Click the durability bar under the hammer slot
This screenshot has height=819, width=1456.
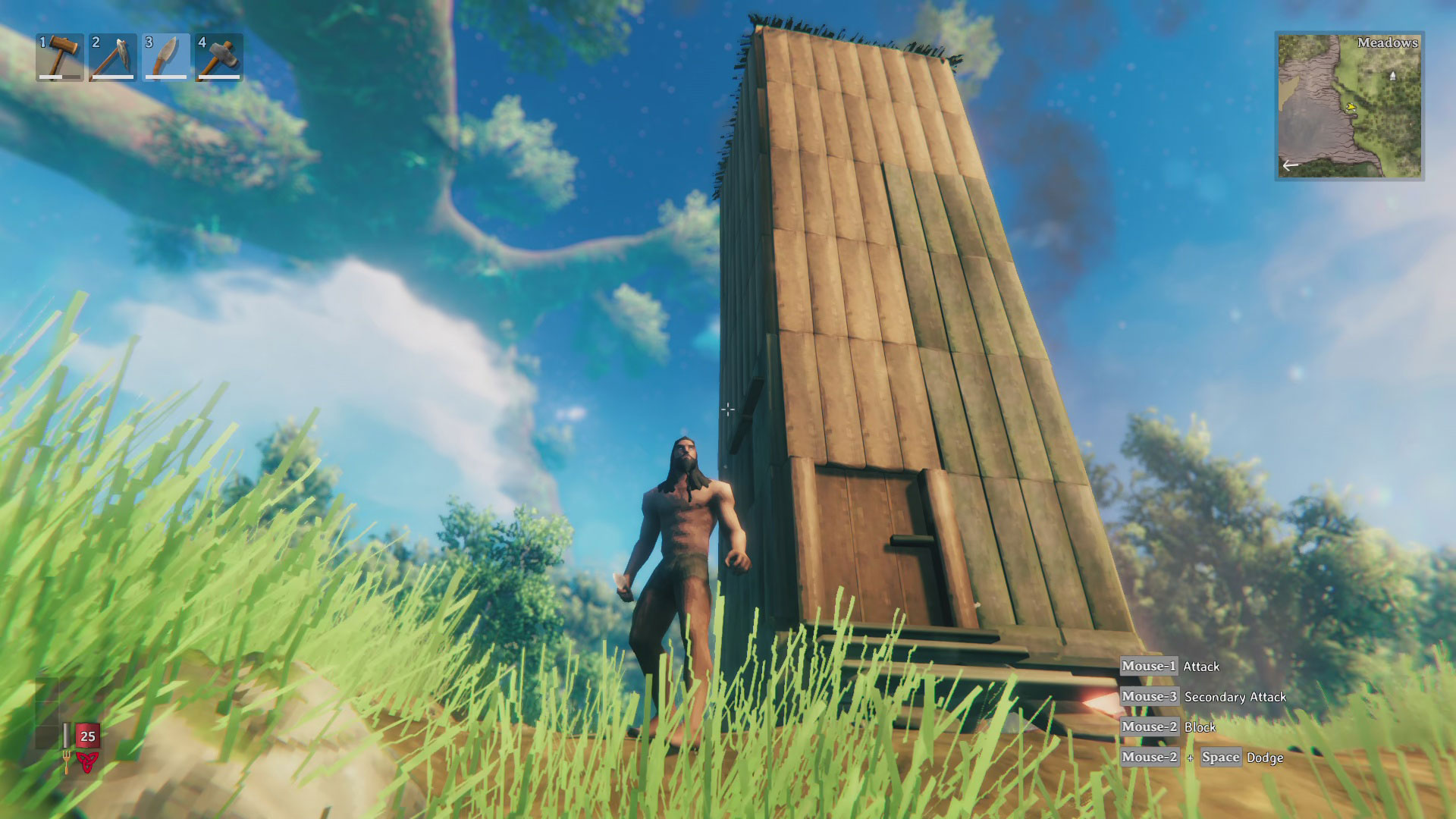point(59,76)
